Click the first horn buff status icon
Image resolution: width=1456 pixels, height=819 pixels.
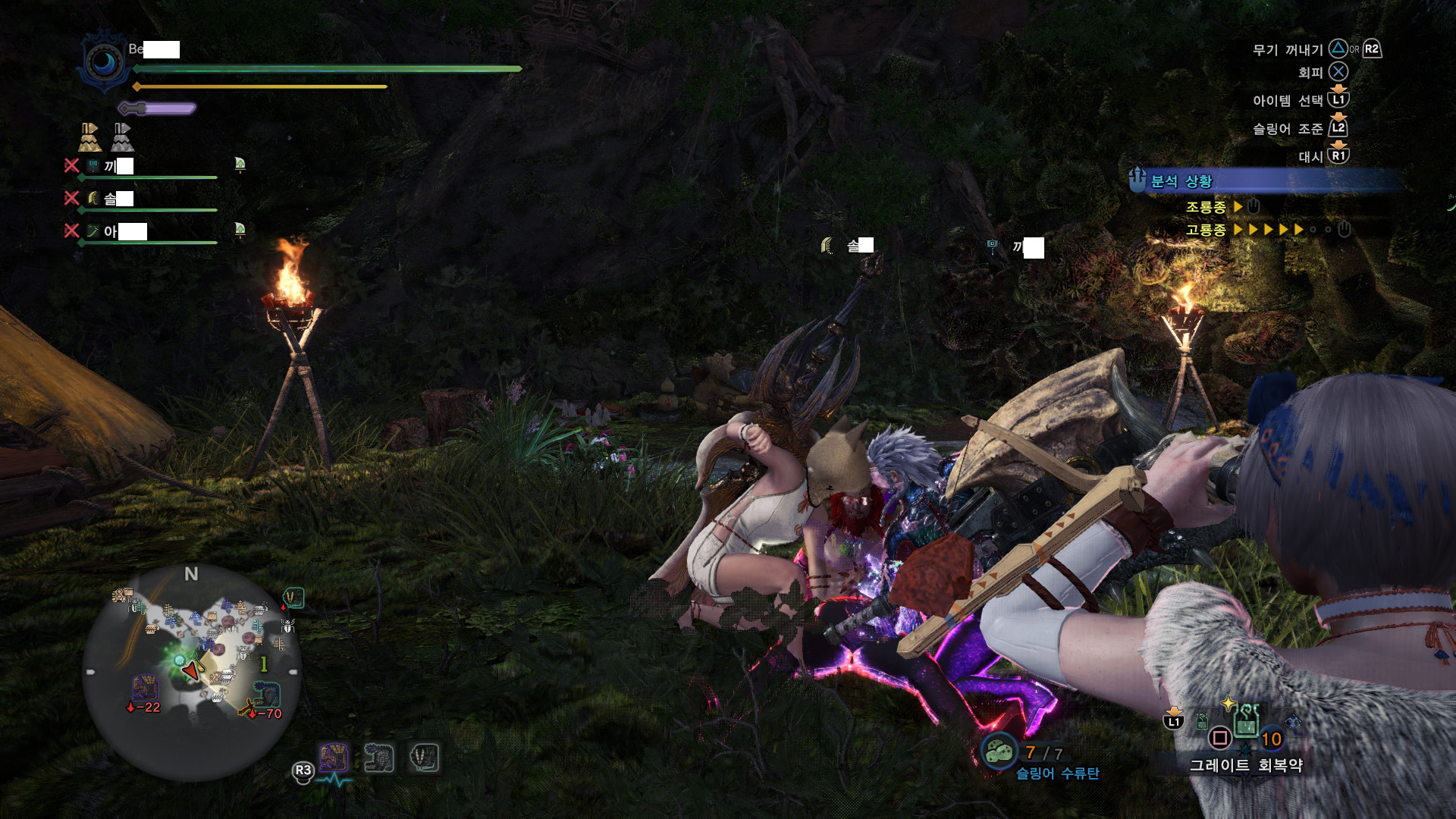tap(90, 137)
